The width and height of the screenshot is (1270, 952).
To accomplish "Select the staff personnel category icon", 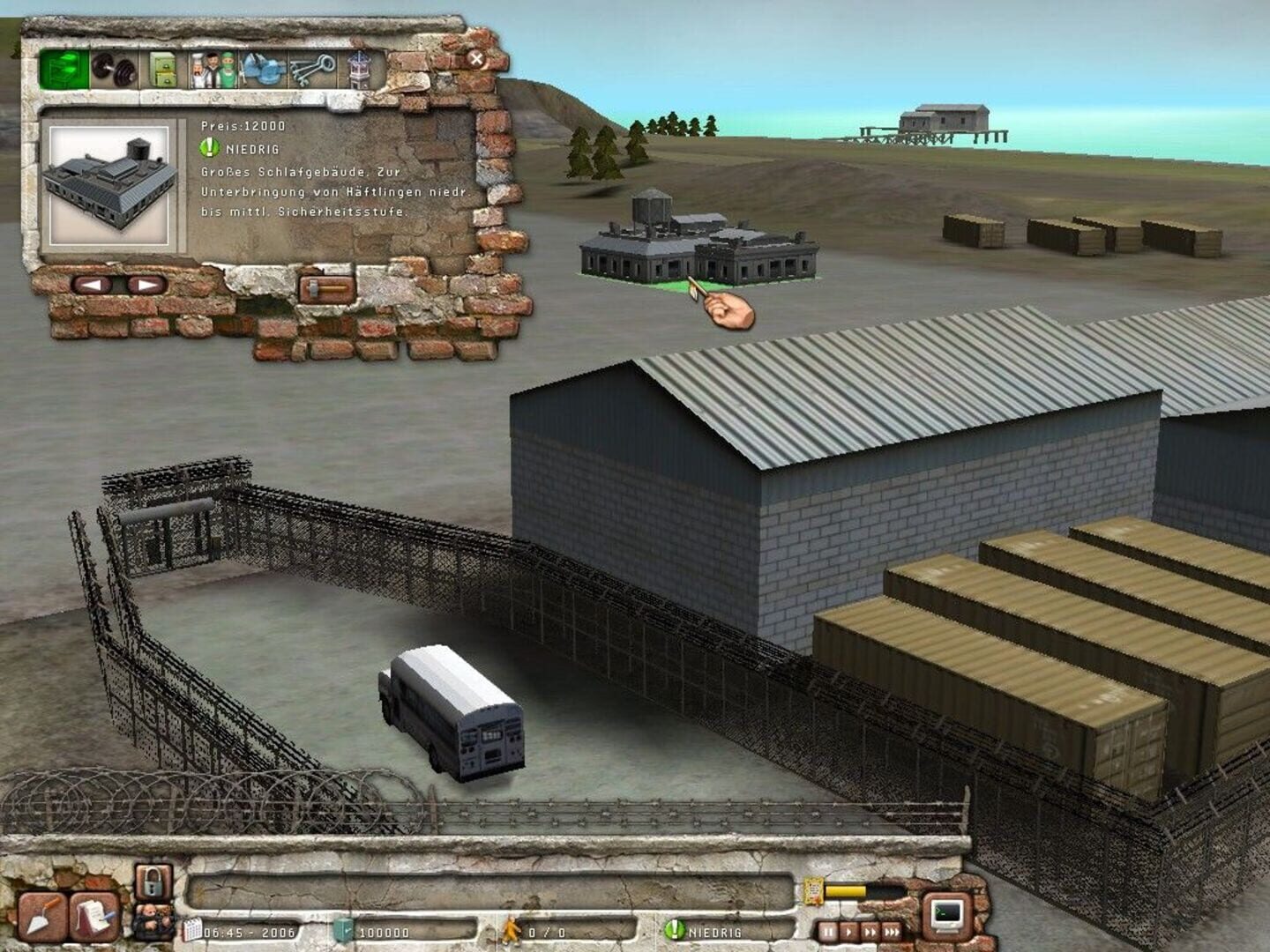I will tap(212, 72).
